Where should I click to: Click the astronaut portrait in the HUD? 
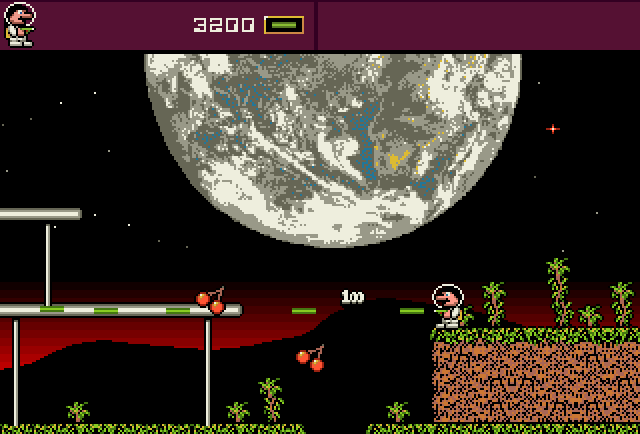[20, 24]
